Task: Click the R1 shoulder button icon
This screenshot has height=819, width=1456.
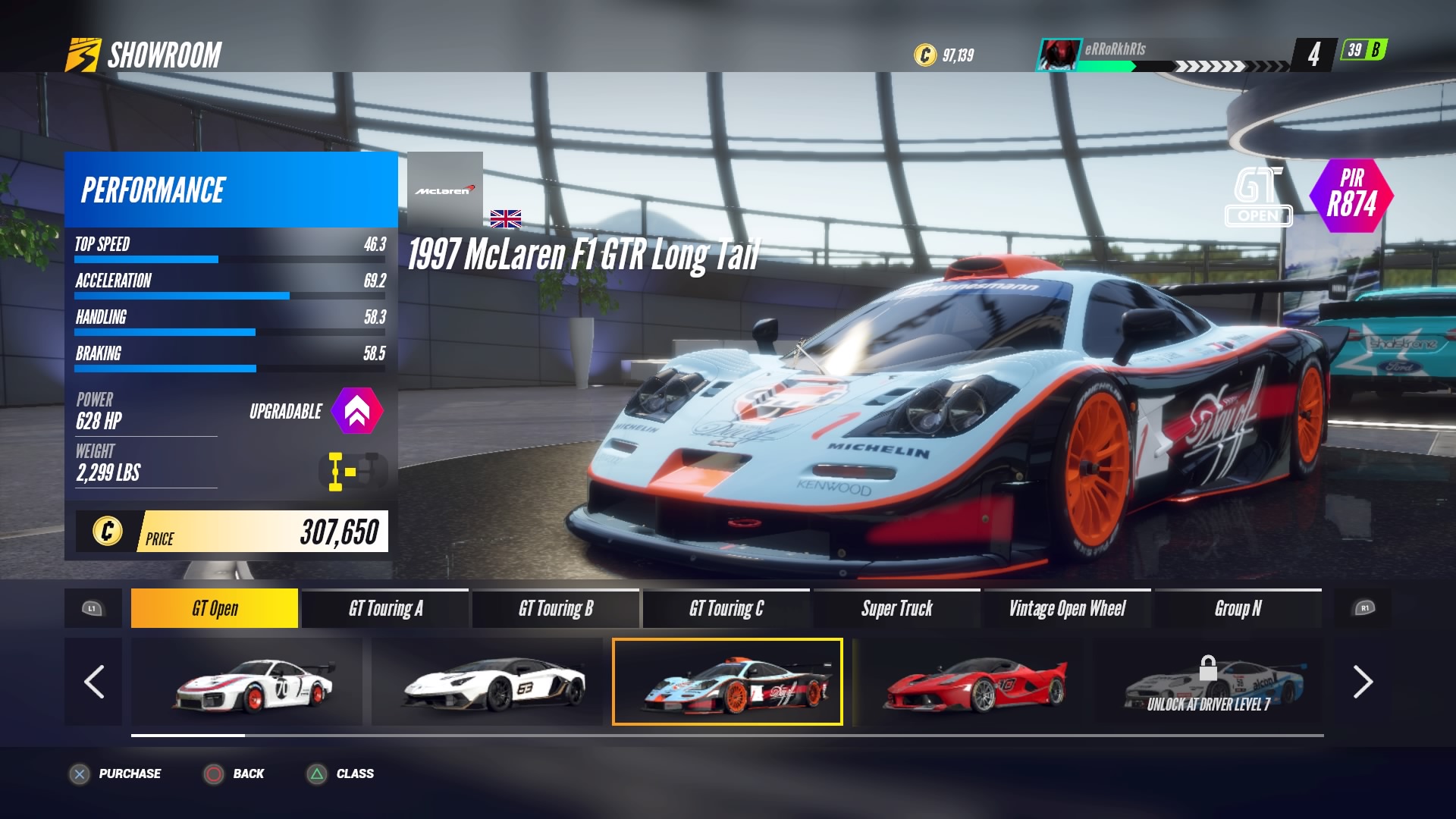Action: (x=1365, y=608)
